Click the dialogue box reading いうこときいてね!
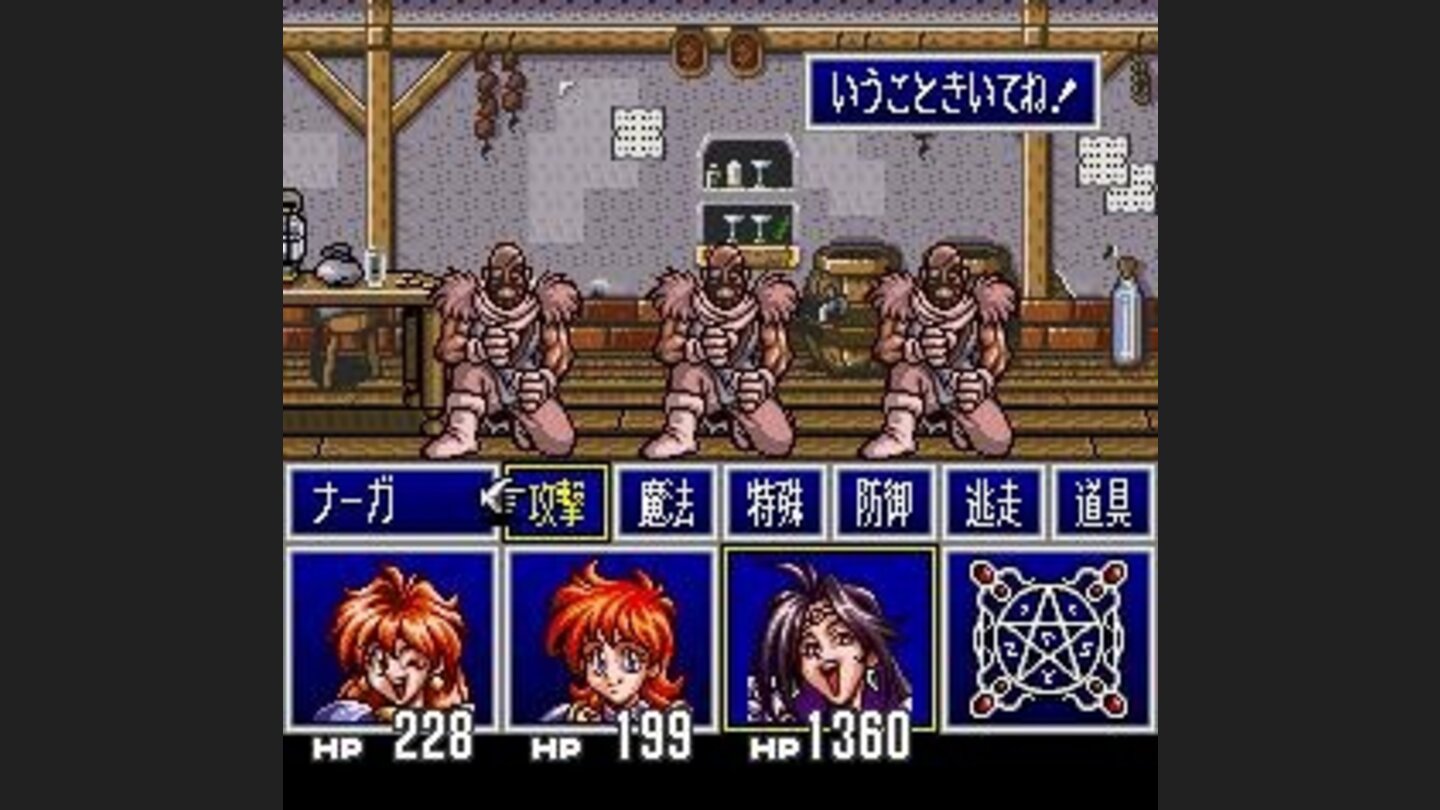The image size is (1440, 810). click(955, 90)
